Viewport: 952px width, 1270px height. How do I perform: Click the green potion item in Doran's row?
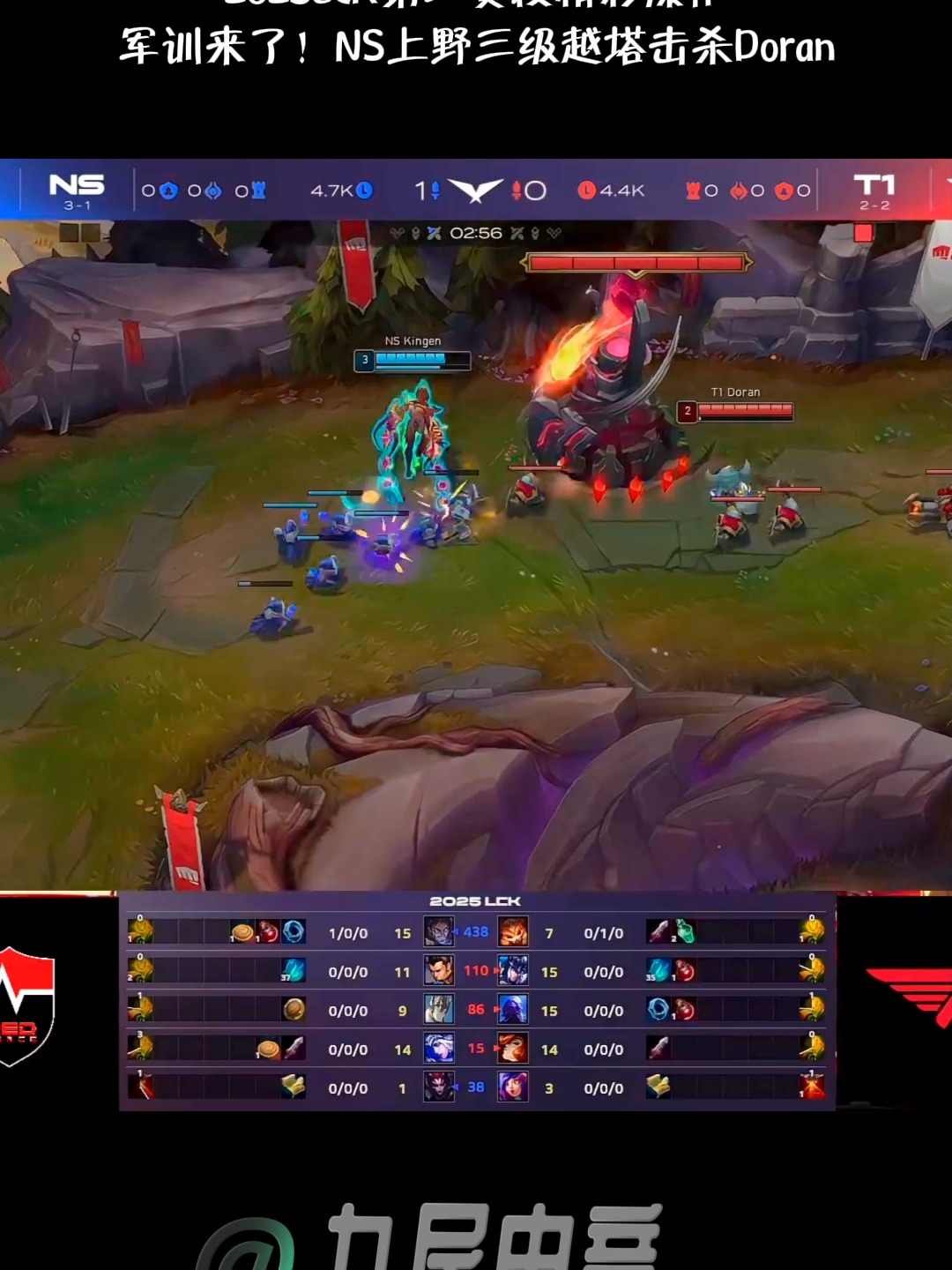(x=685, y=932)
